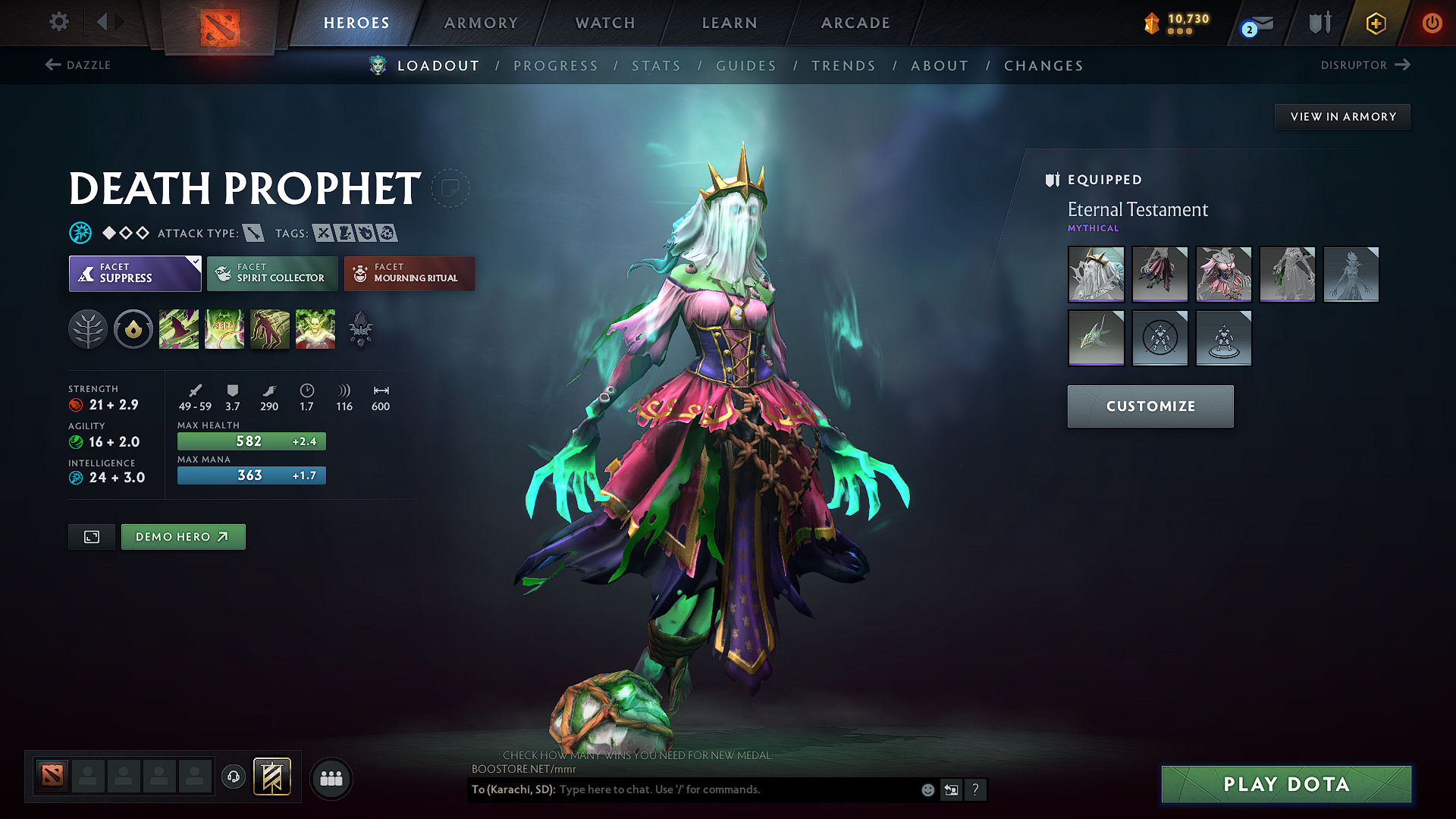
Task: Quit the game with the power icon
Action: [1432, 23]
